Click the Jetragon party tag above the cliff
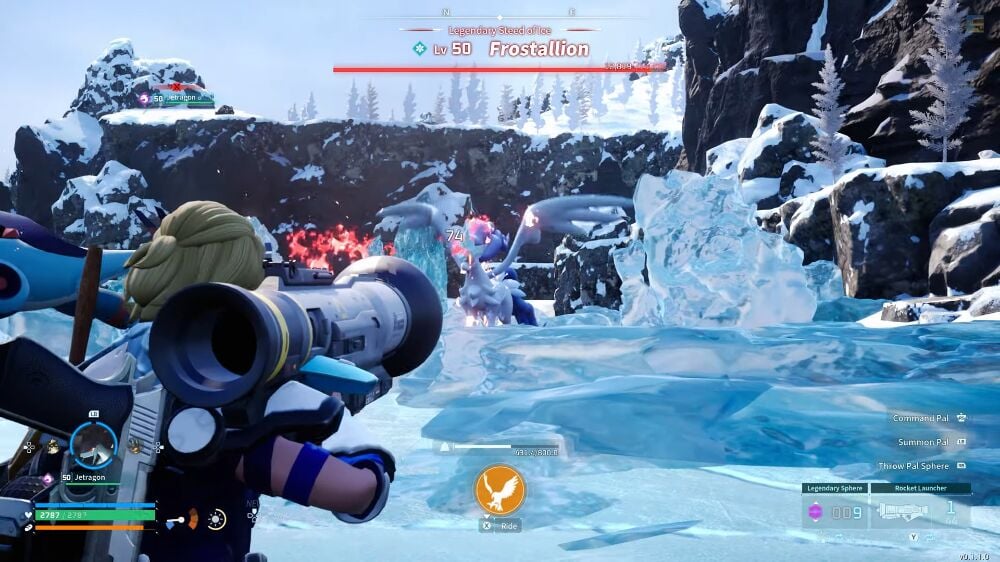 tap(178, 98)
